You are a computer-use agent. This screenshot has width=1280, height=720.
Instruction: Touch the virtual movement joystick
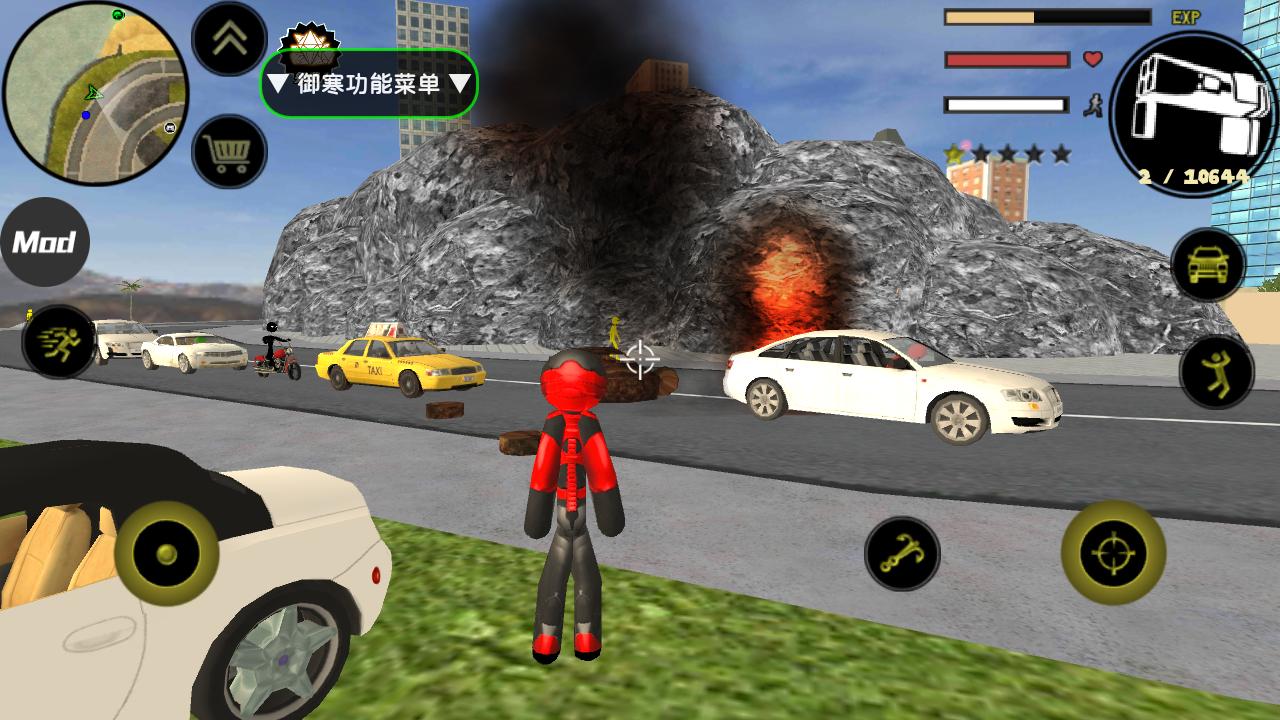(167, 553)
